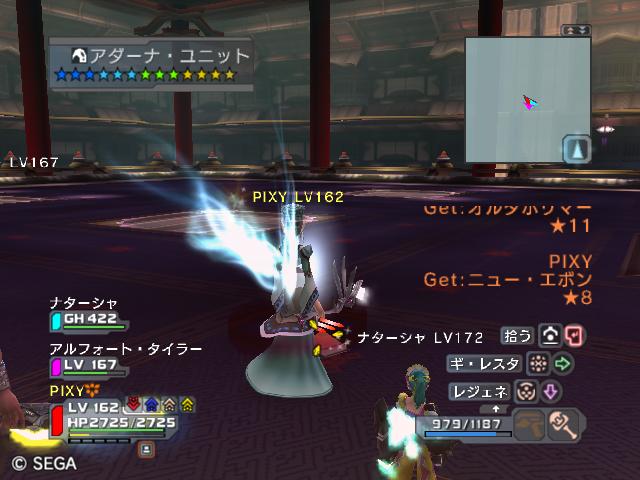Toggle the minimap size arrows above the map

point(576,31)
